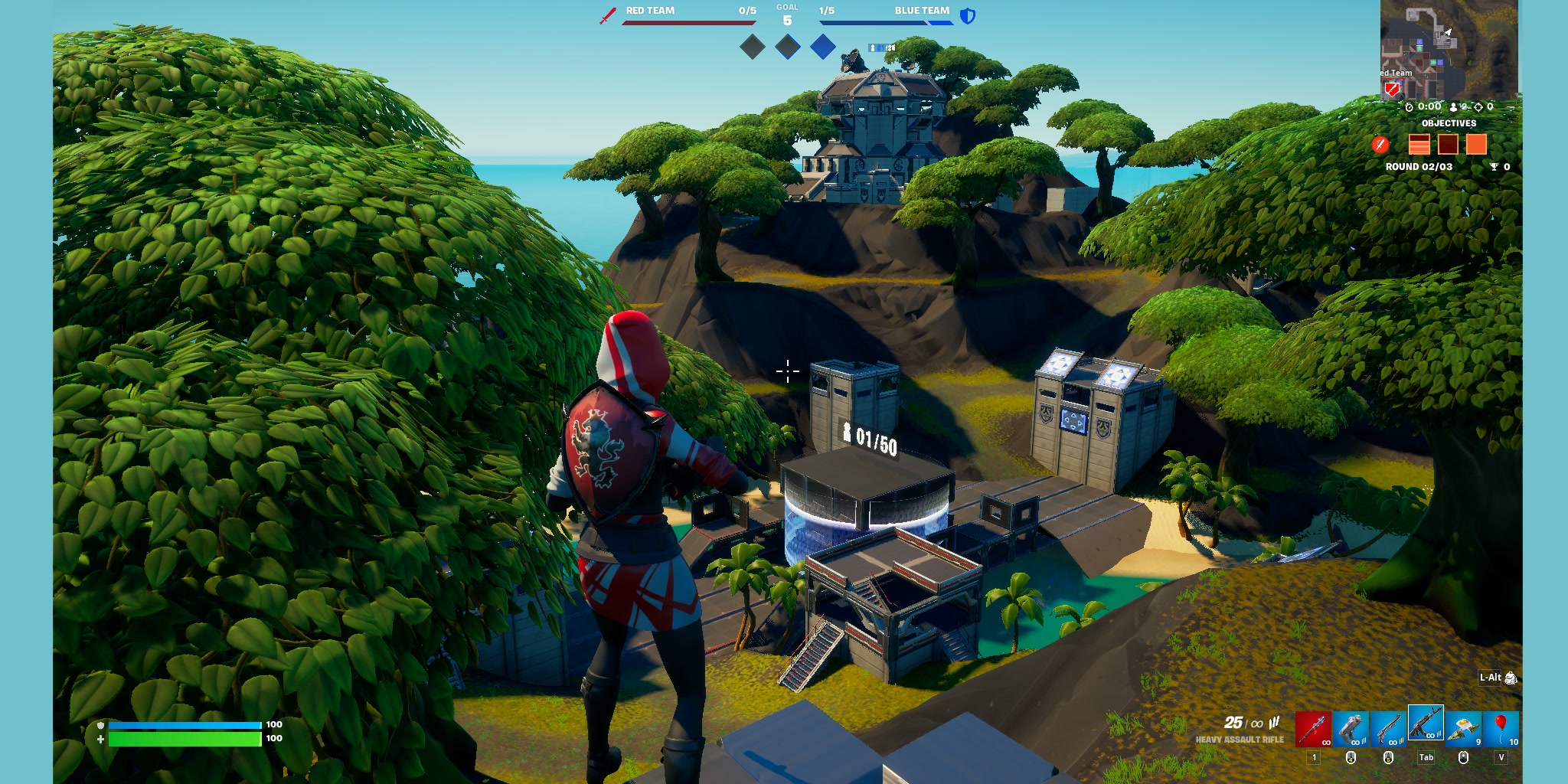Click the 0:00 match timer

point(1423,107)
